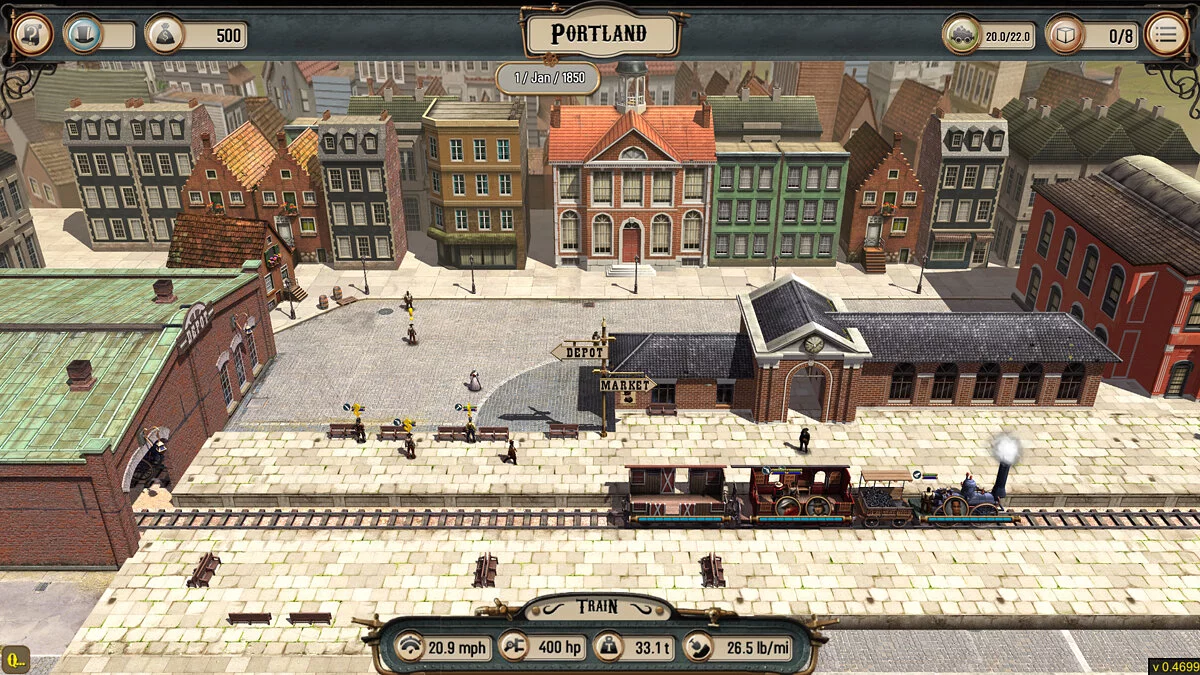This screenshot has height=675, width=1200.
Task: Open the main menu list button
Action: [x=1166, y=35]
